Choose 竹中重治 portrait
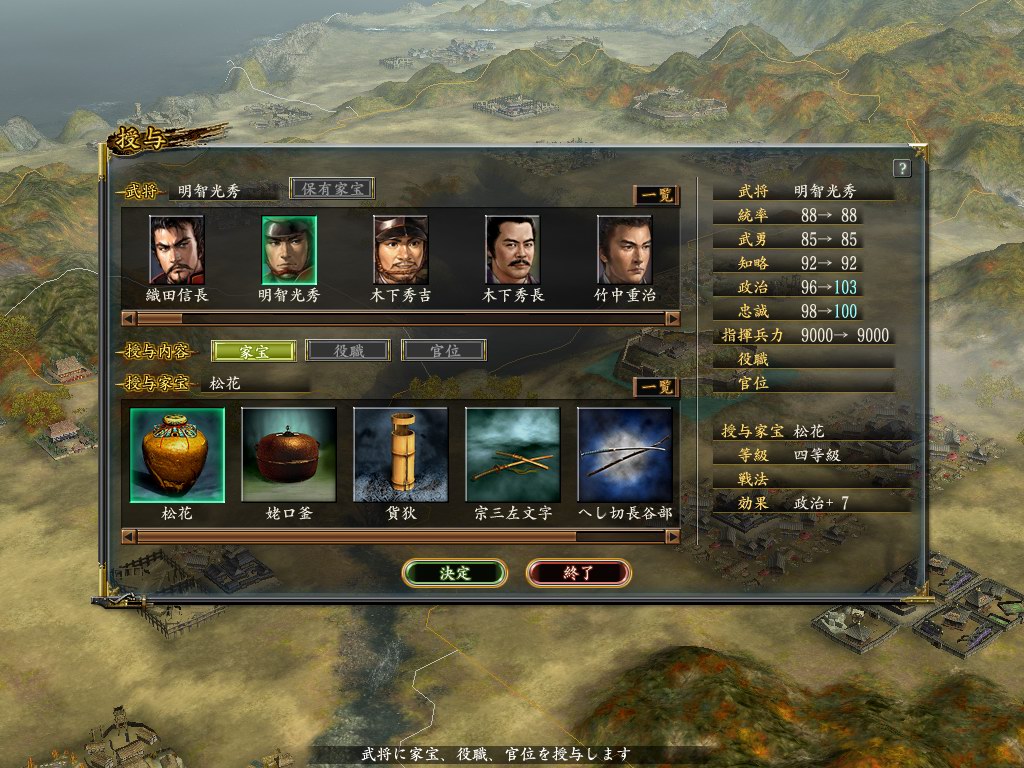Viewport: 1024px width, 768px height. [x=625, y=250]
